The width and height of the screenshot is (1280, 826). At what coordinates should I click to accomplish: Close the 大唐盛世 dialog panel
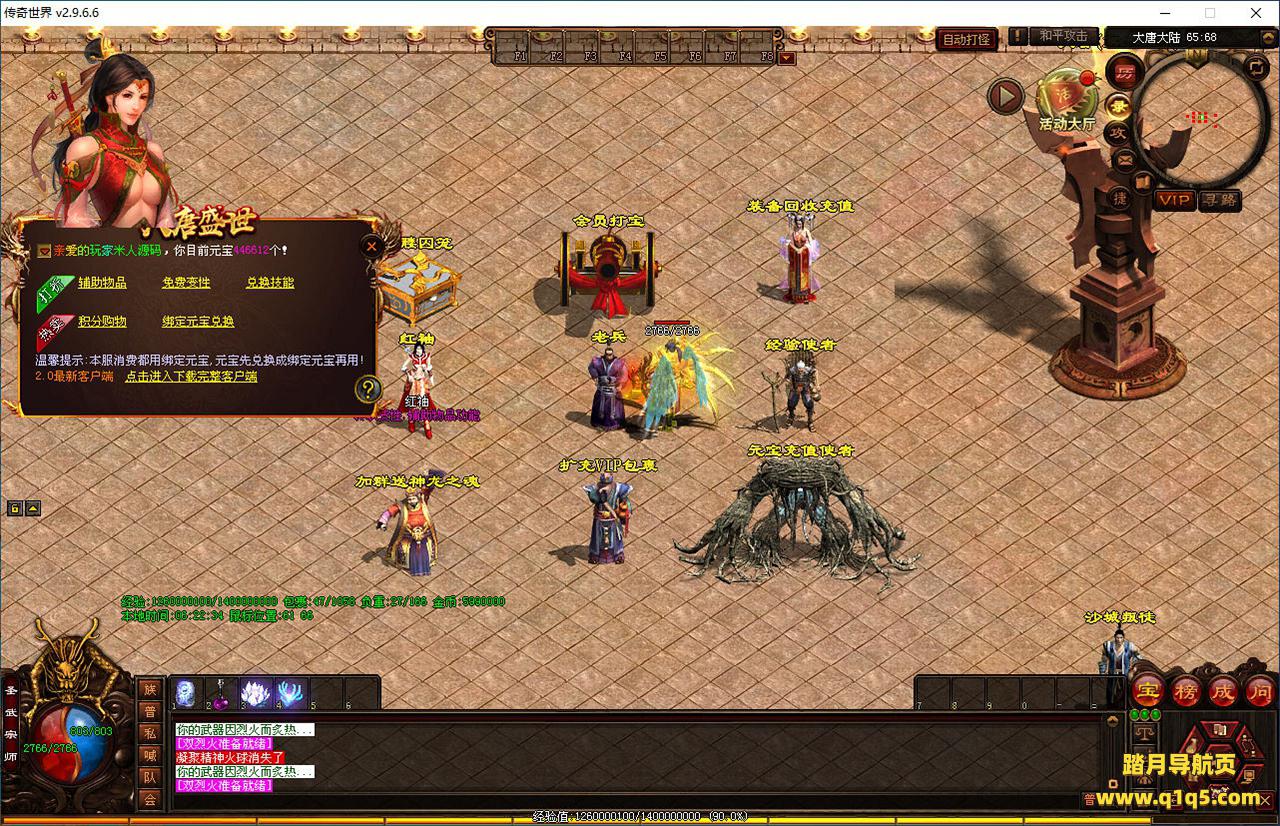pyautogui.click(x=371, y=245)
